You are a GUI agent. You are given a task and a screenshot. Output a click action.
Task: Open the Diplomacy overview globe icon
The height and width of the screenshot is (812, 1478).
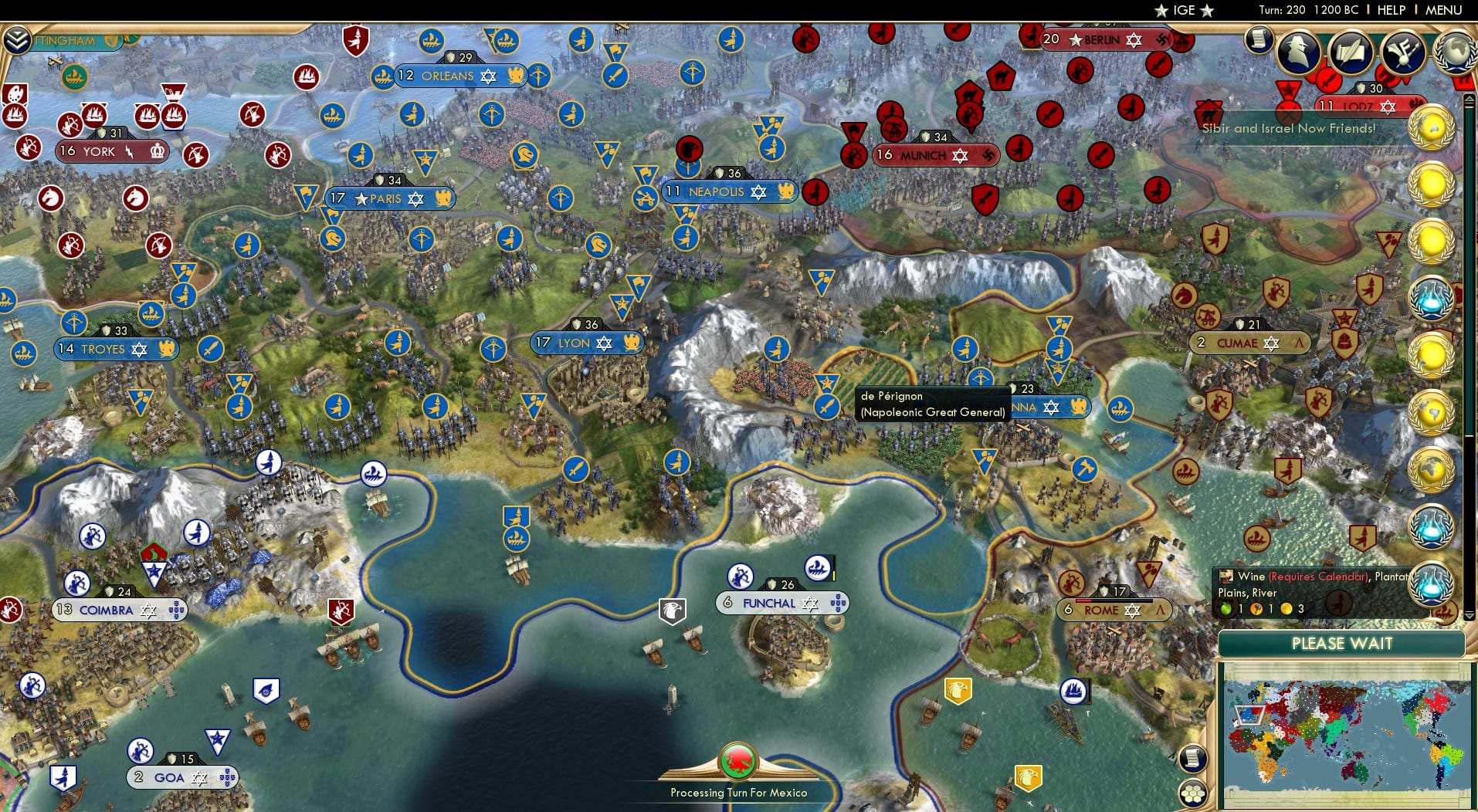click(1457, 52)
